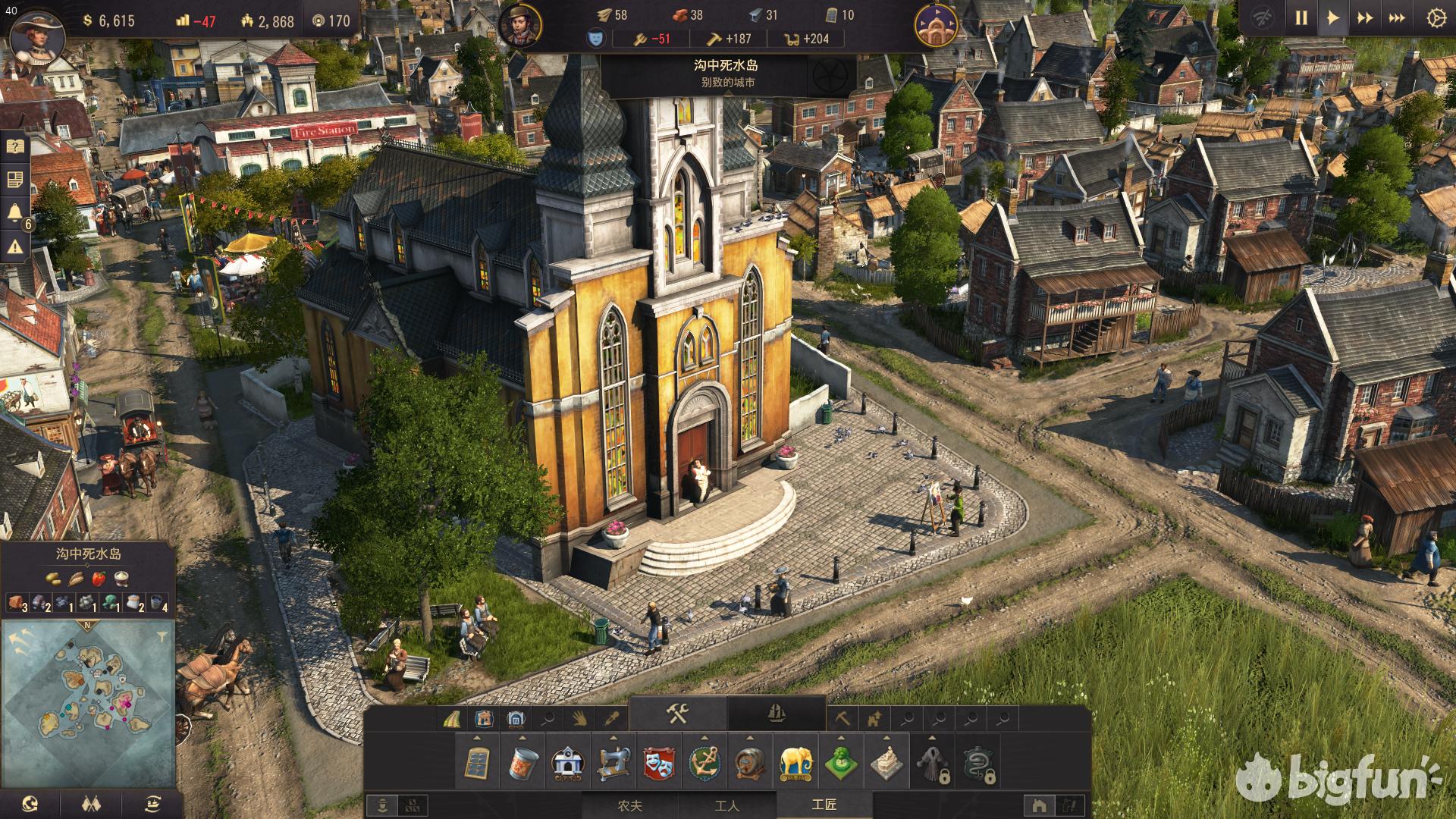Image resolution: width=1456 pixels, height=819 pixels.
Task: Open the ship construction tab
Action: point(777,714)
